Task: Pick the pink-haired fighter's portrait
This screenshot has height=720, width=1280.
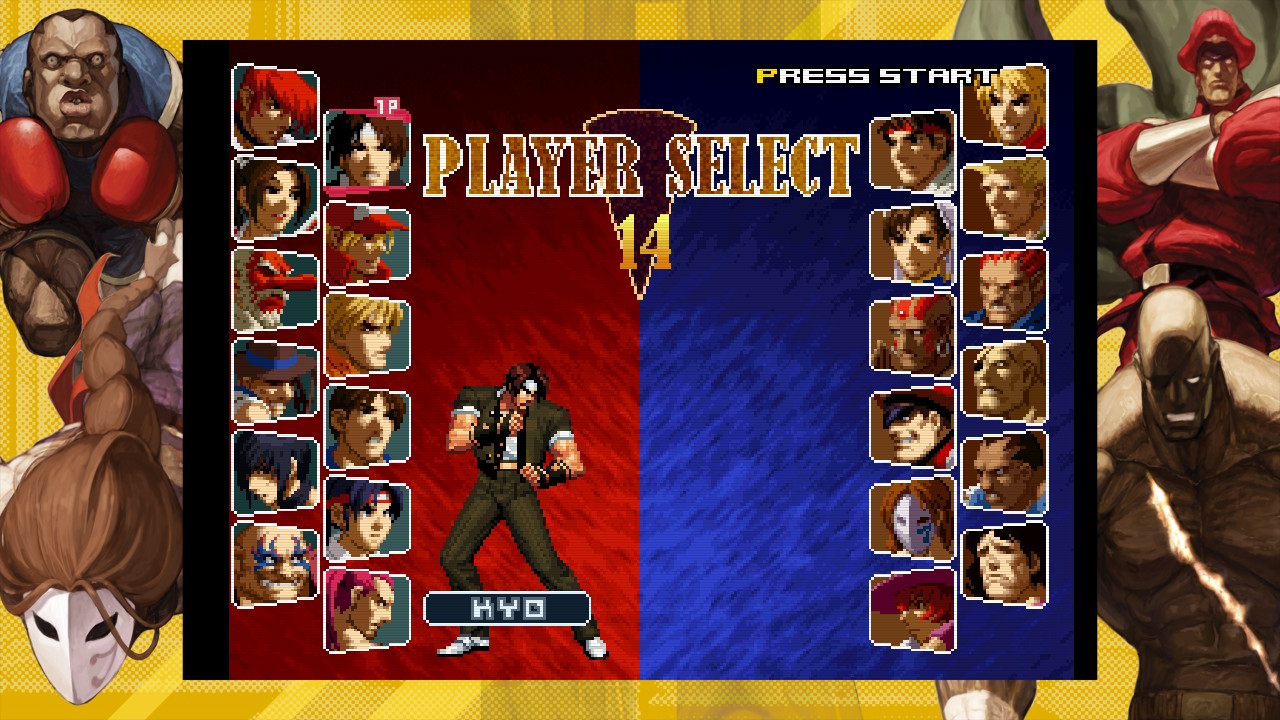Action: [367, 610]
